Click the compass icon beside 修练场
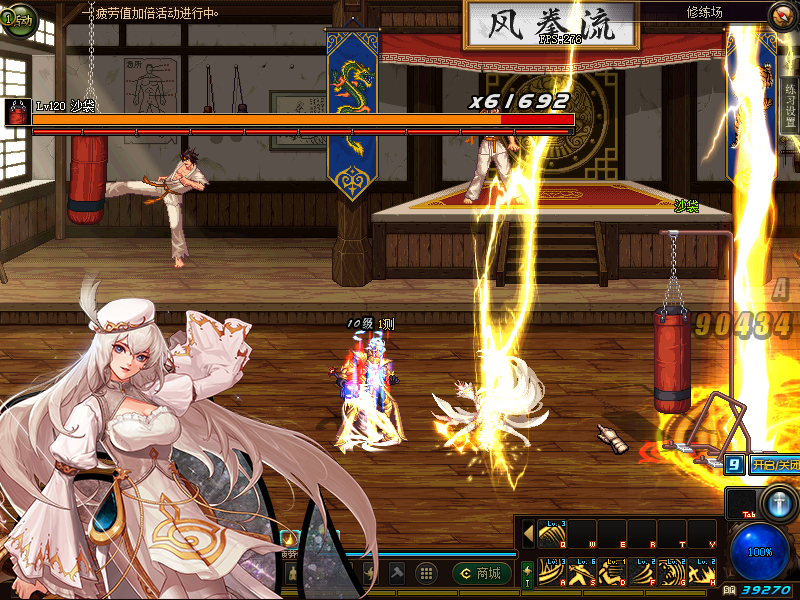 click(782, 13)
